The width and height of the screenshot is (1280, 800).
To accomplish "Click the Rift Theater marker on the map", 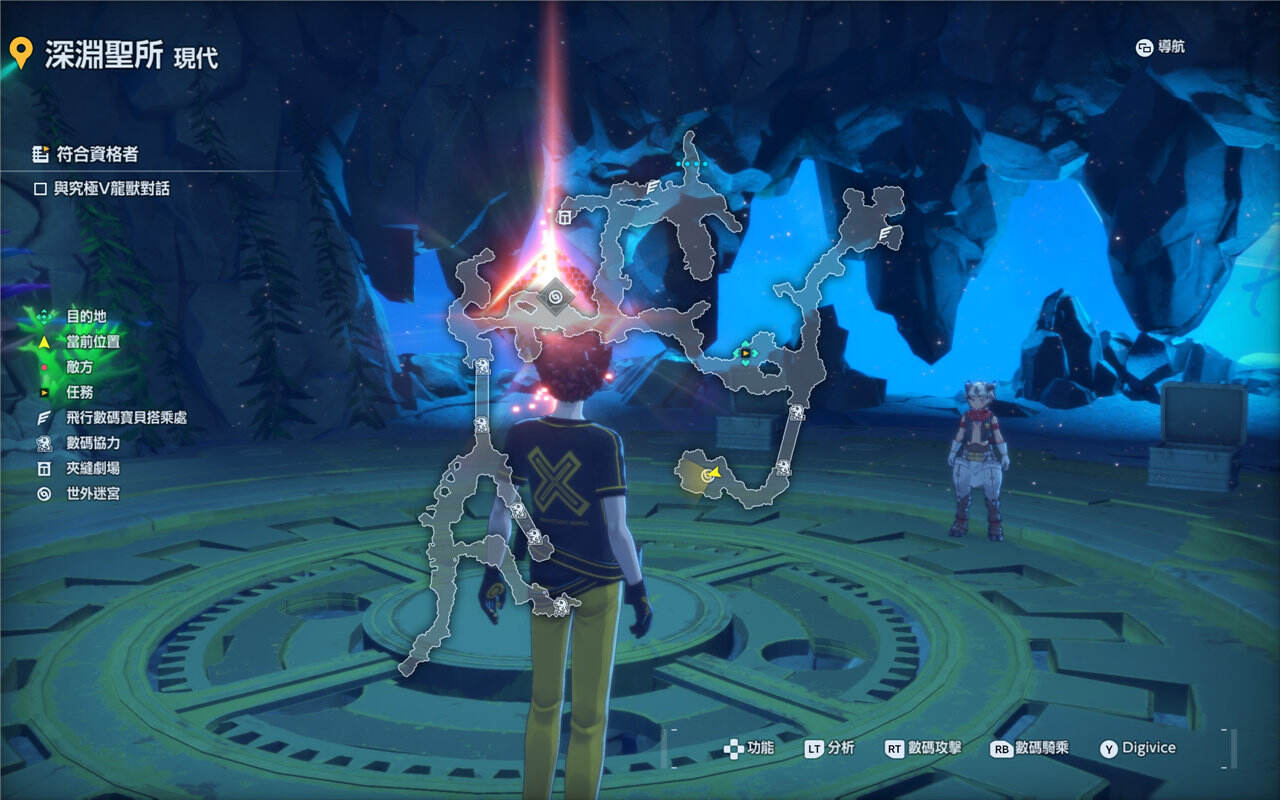I will 564,217.
